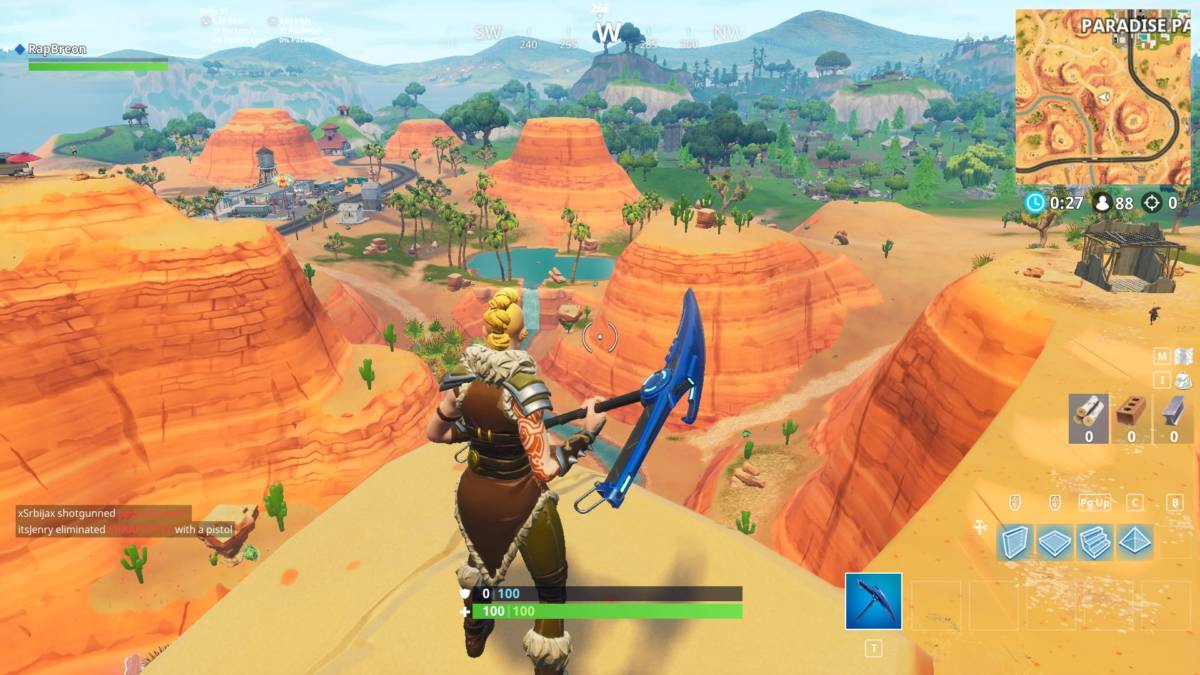Select the floor building piece
Screen dimensions: 1200x675
pos(1054,541)
